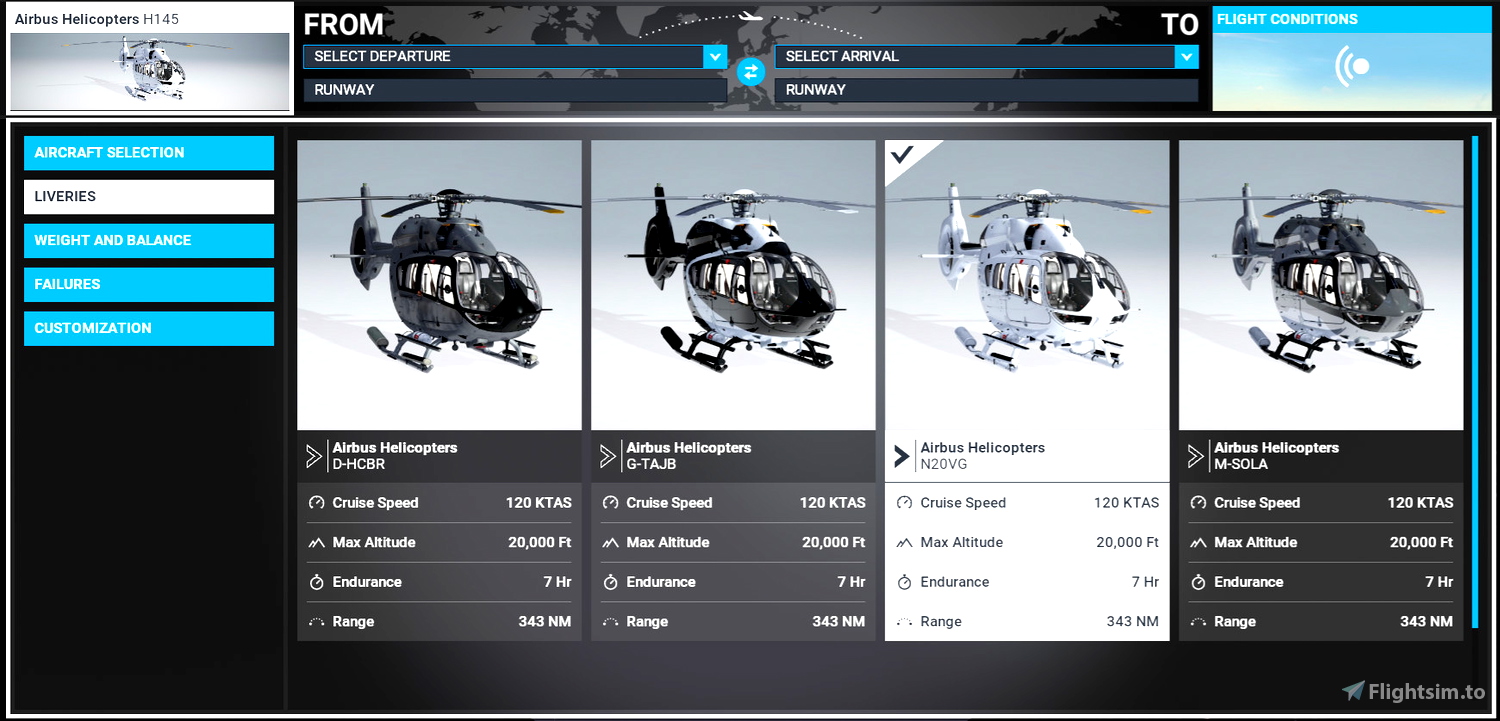Open the Failures tab
This screenshot has width=1500, height=721.
(148, 284)
